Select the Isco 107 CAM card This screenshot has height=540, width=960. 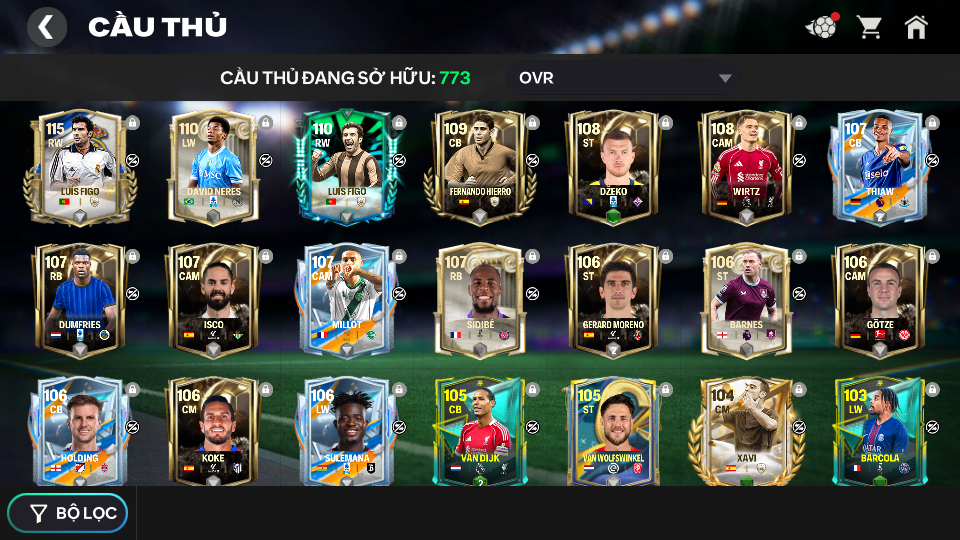pyautogui.click(x=212, y=299)
